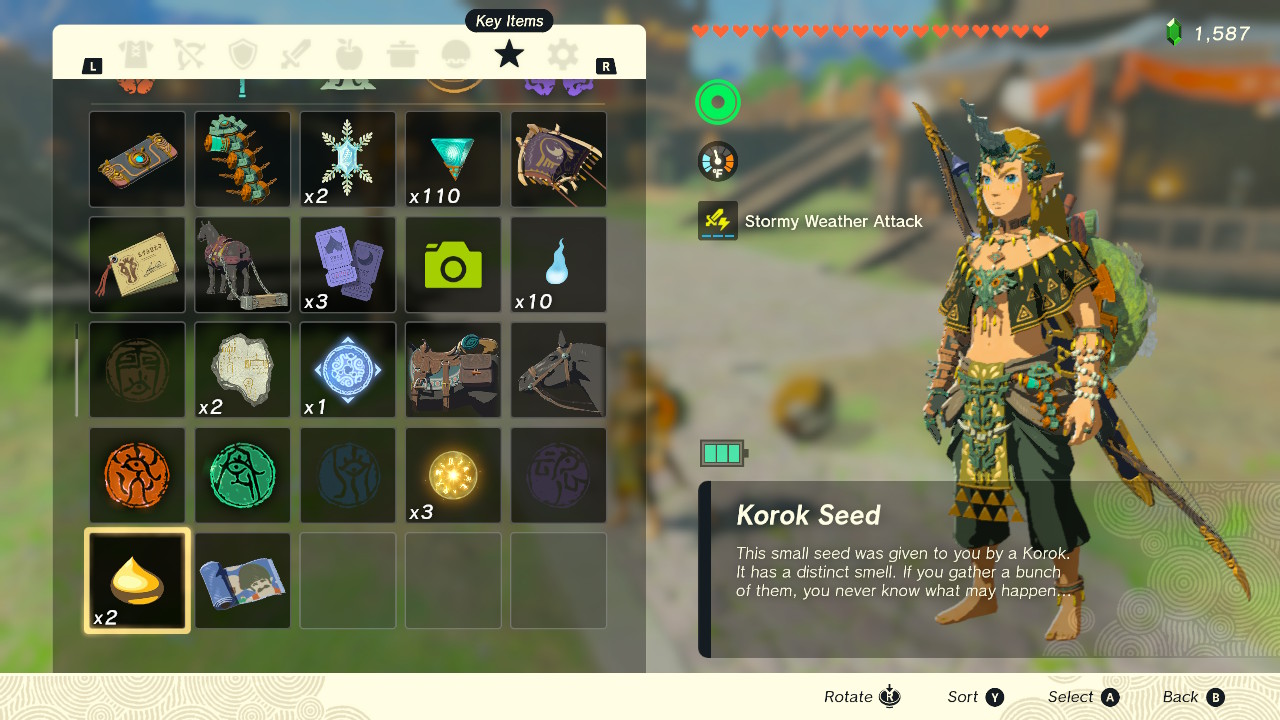
Task: Select the Purah Pad item
Action: [137, 159]
